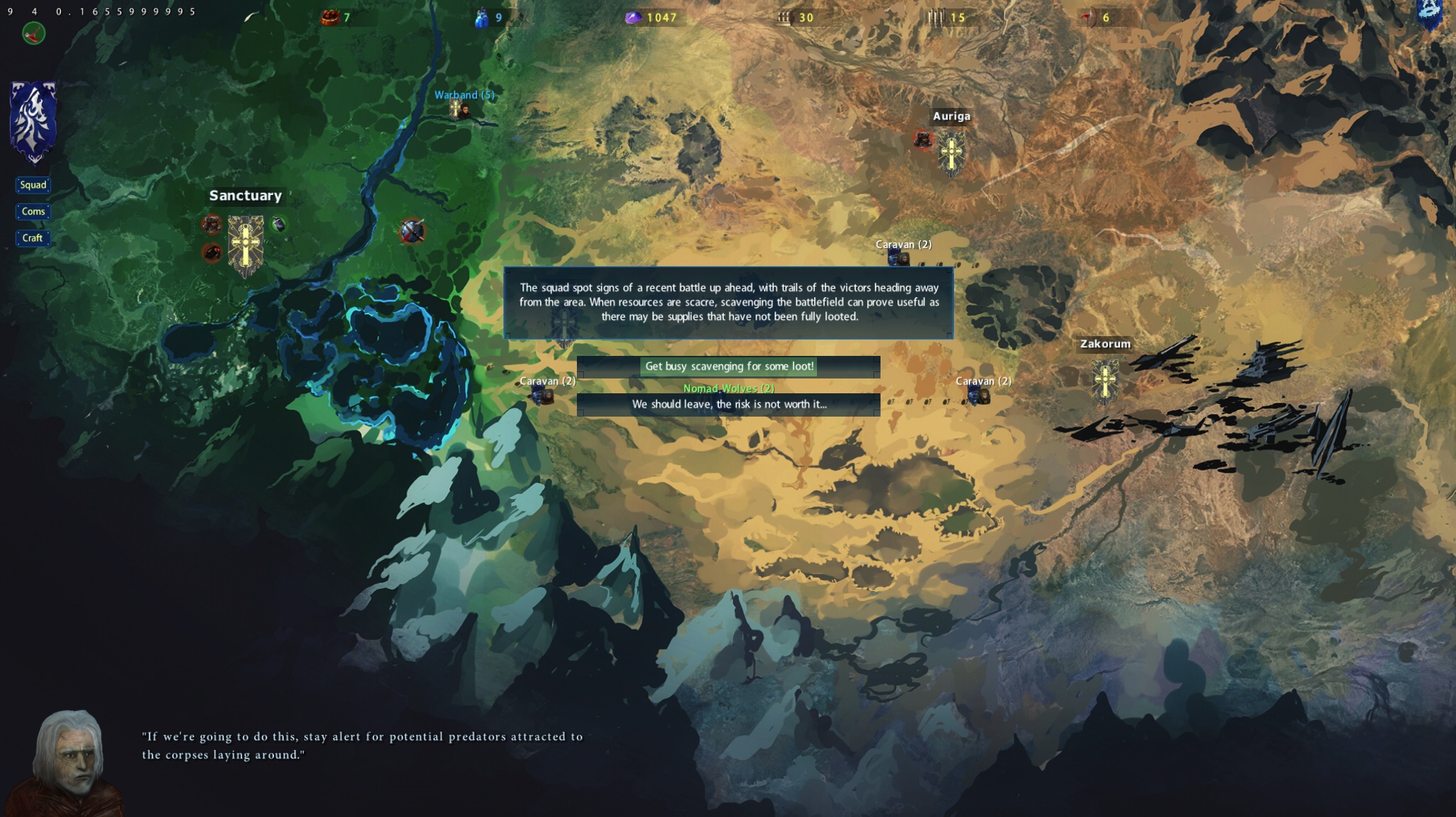Viewport: 1456px width, 817px height.
Task: Click the blue wolf faction banner
Action: [x=33, y=121]
